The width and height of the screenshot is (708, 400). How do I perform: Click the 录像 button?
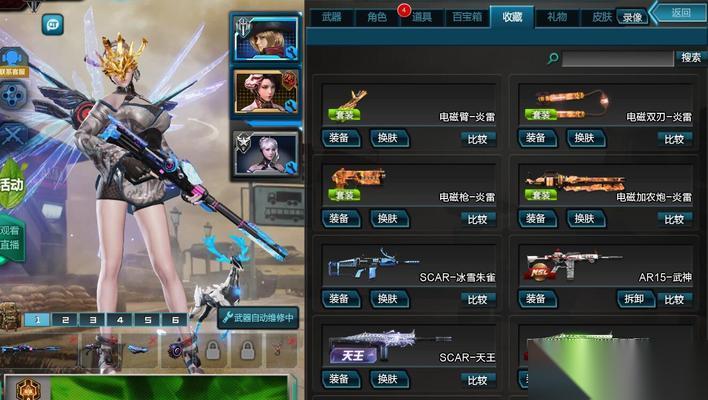(x=632, y=17)
